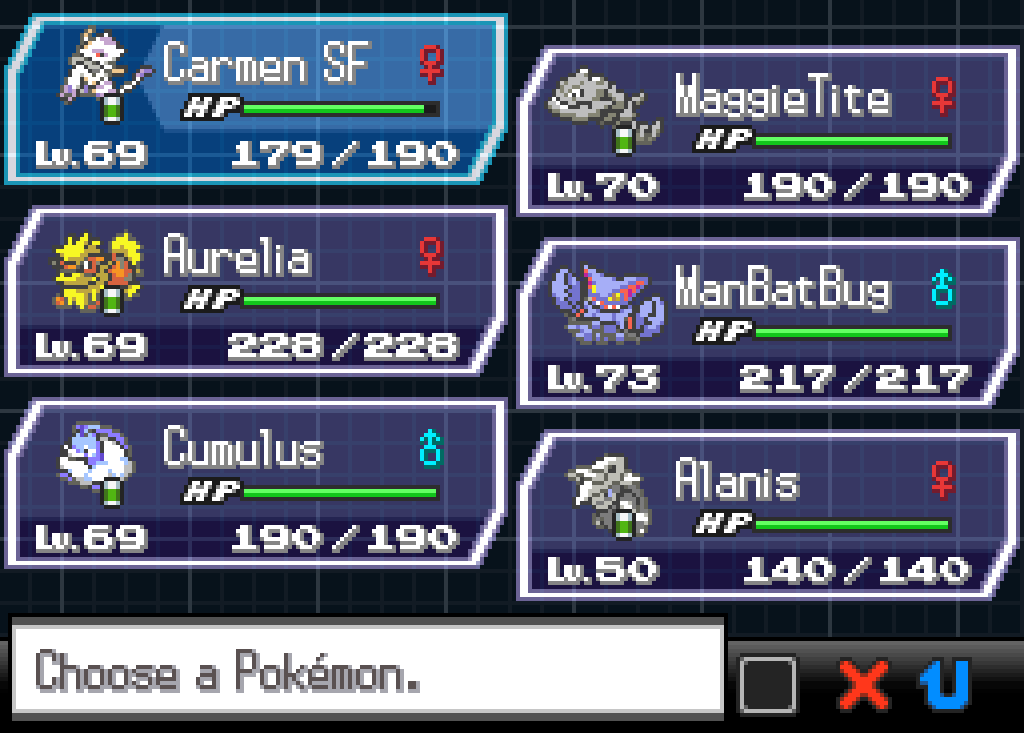The width and height of the screenshot is (1024, 733).
Task: Choose MaggieTite from the party
Action: pyautogui.click(x=766, y=132)
